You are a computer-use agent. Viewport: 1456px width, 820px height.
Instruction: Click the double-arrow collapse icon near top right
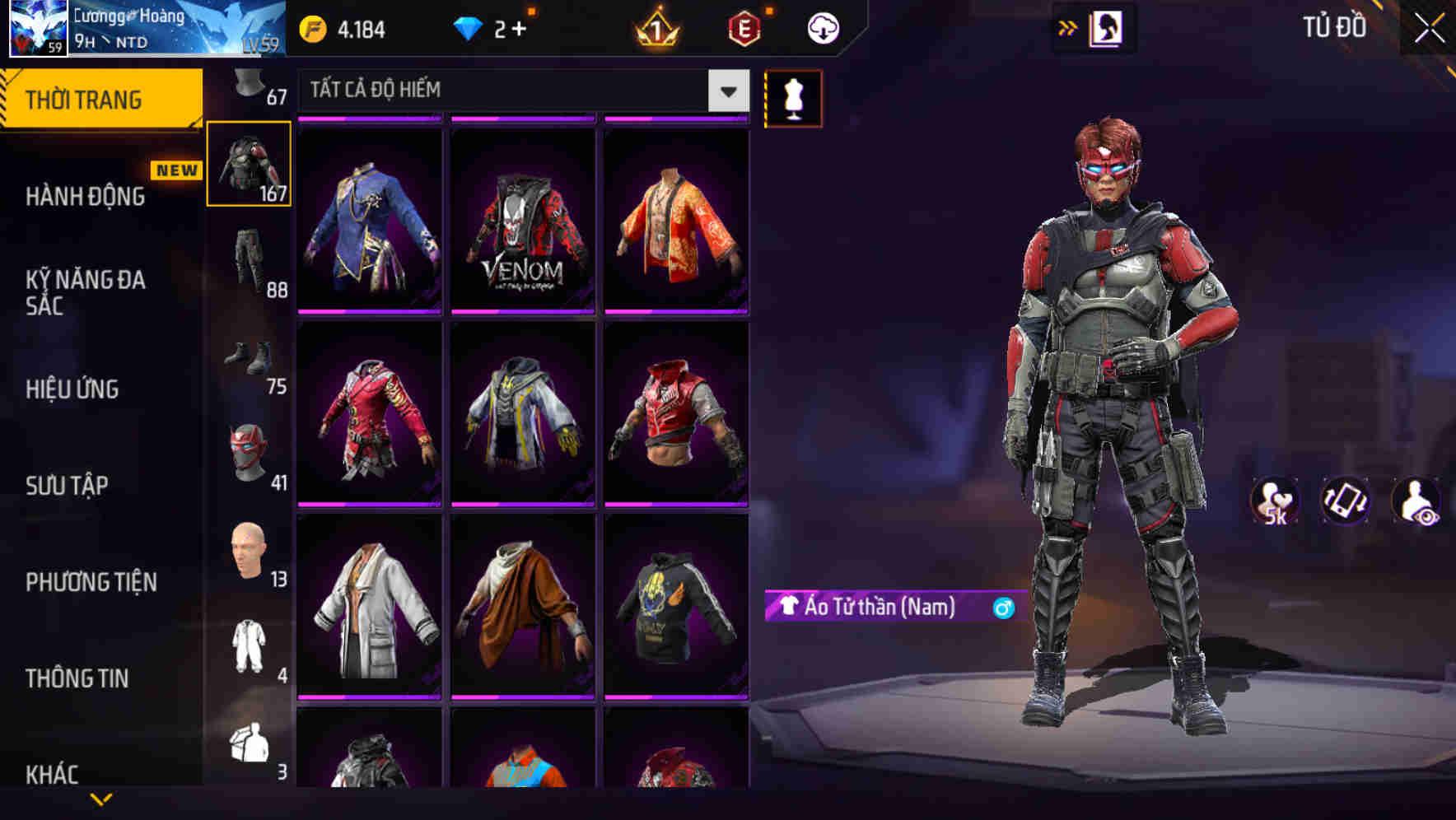tap(1067, 26)
